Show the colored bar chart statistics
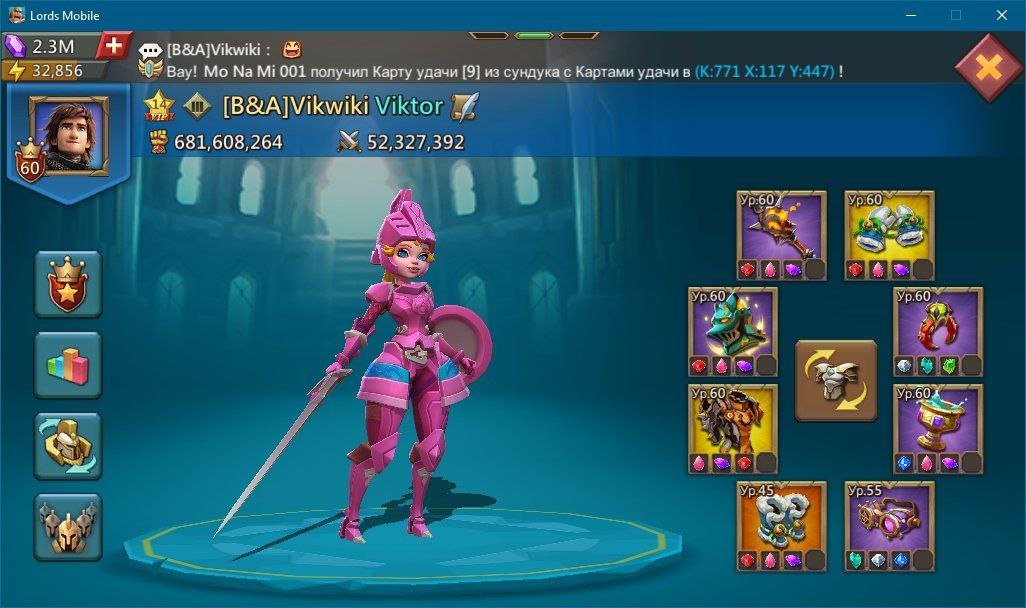This screenshot has height=608, width=1026. pyautogui.click(x=68, y=364)
